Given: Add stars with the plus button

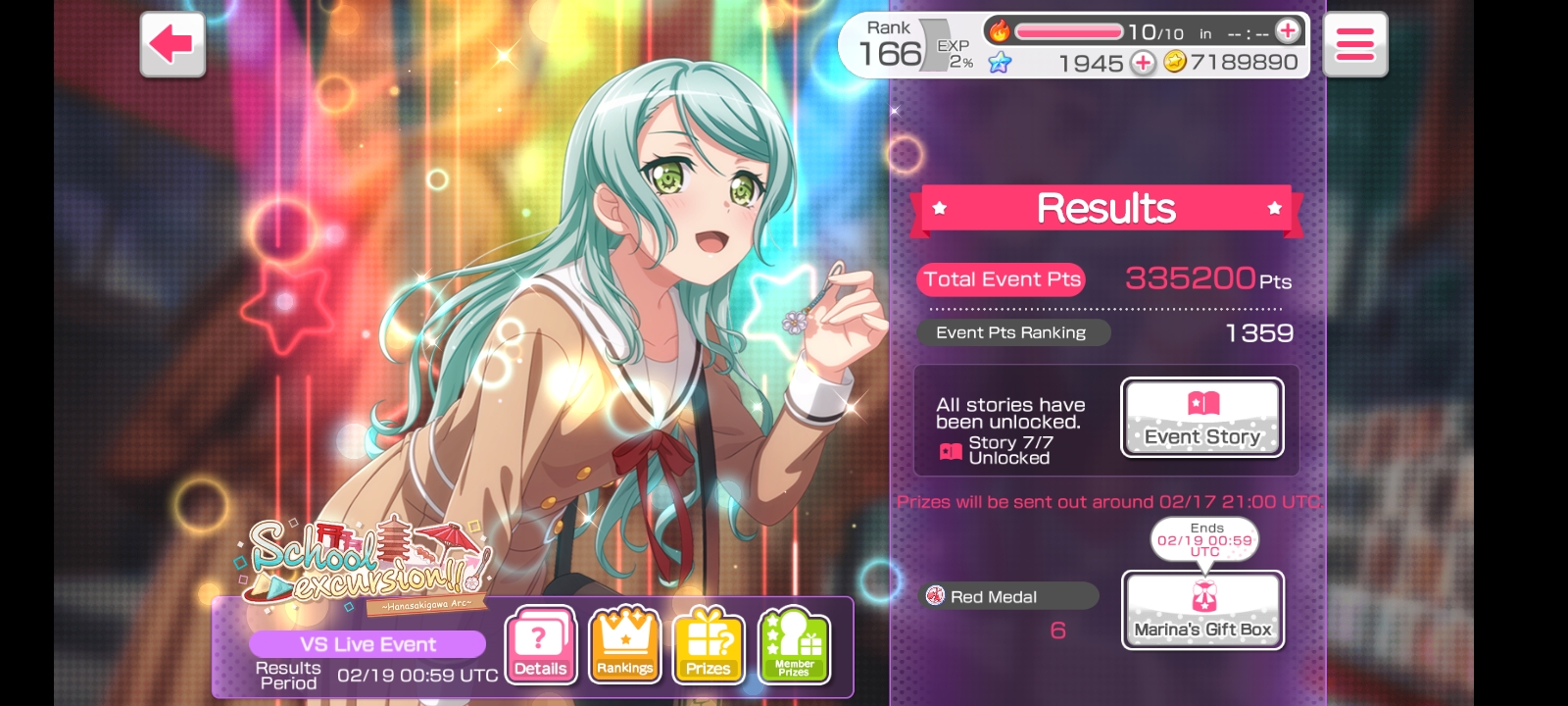Looking at the screenshot, I should click(x=1143, y=63).
